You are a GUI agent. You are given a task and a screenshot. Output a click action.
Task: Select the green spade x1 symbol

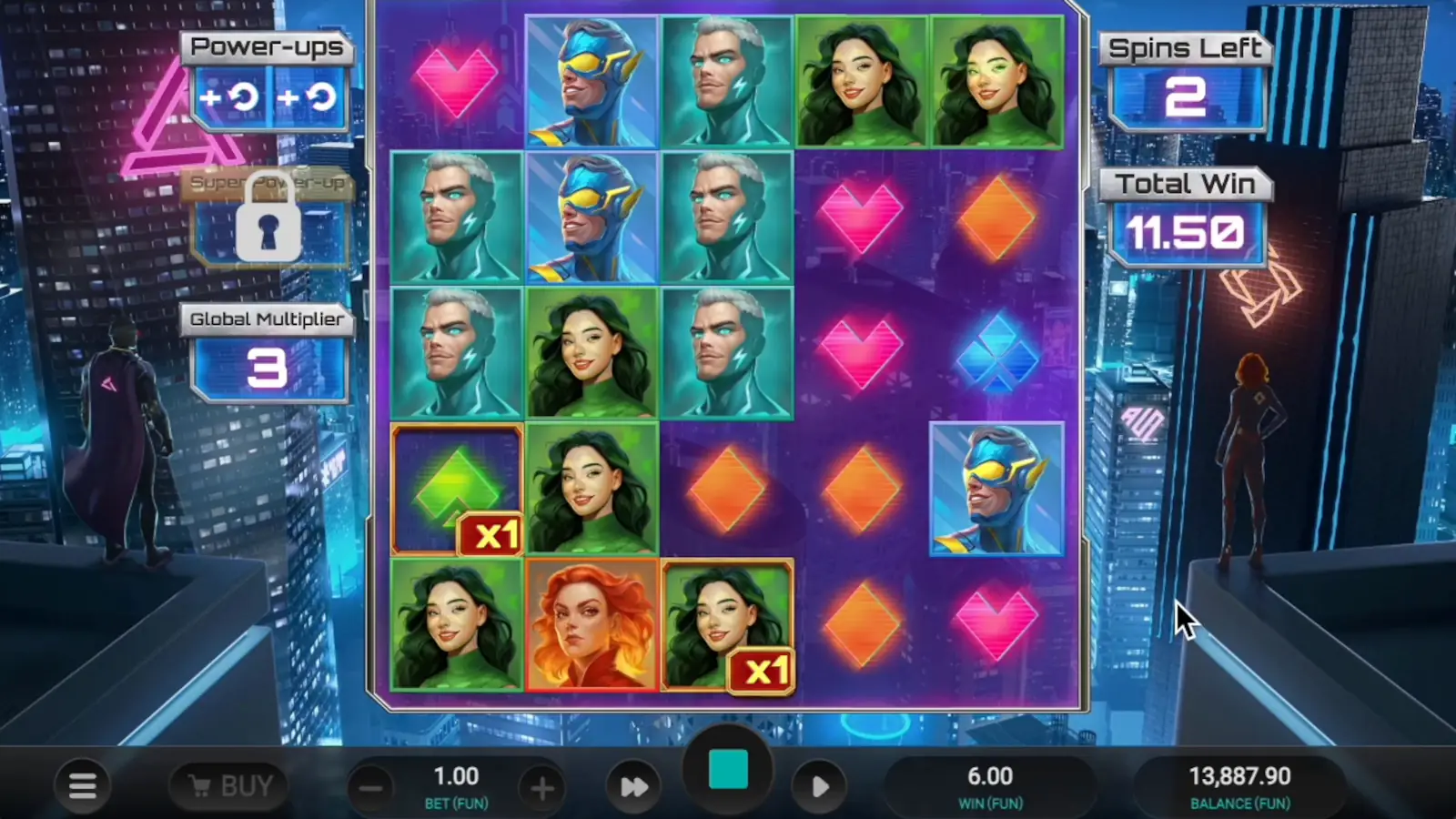click(457, 489)
